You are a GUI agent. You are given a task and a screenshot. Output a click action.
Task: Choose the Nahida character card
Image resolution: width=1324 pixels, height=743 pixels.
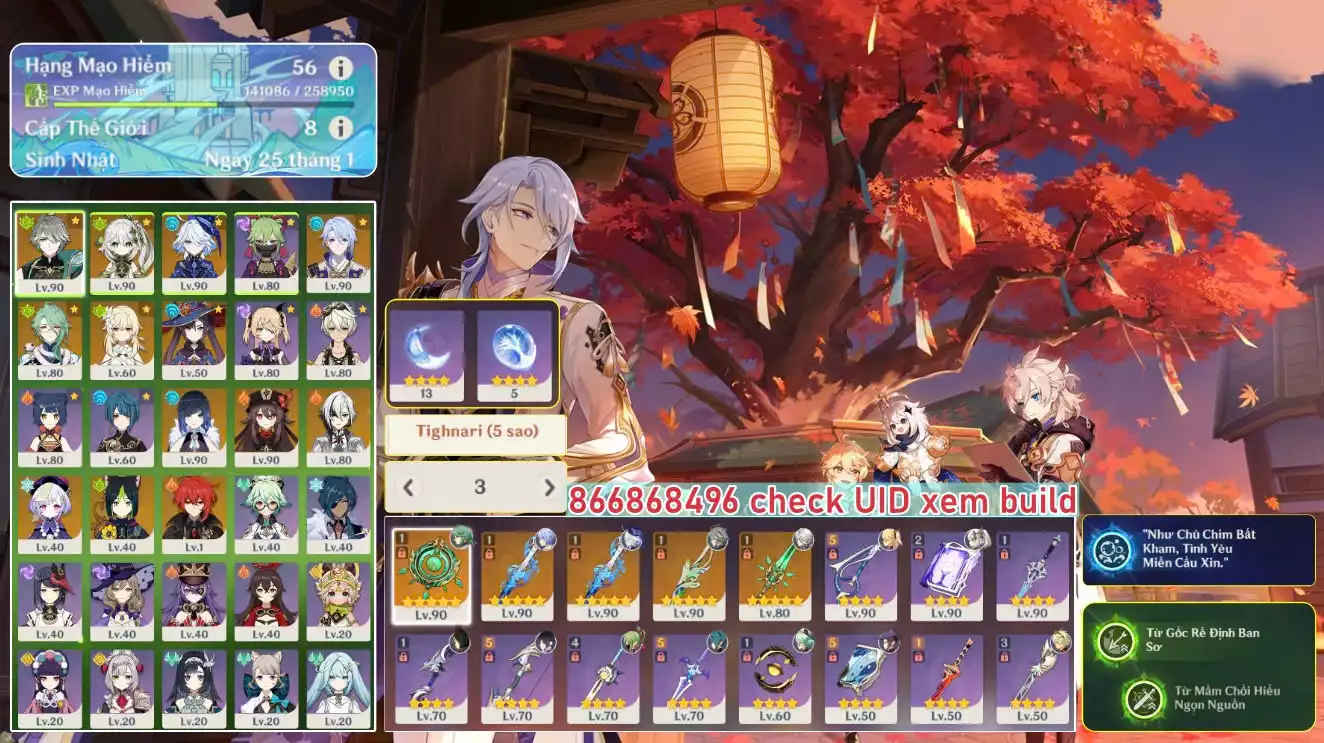tap(122, 254)
